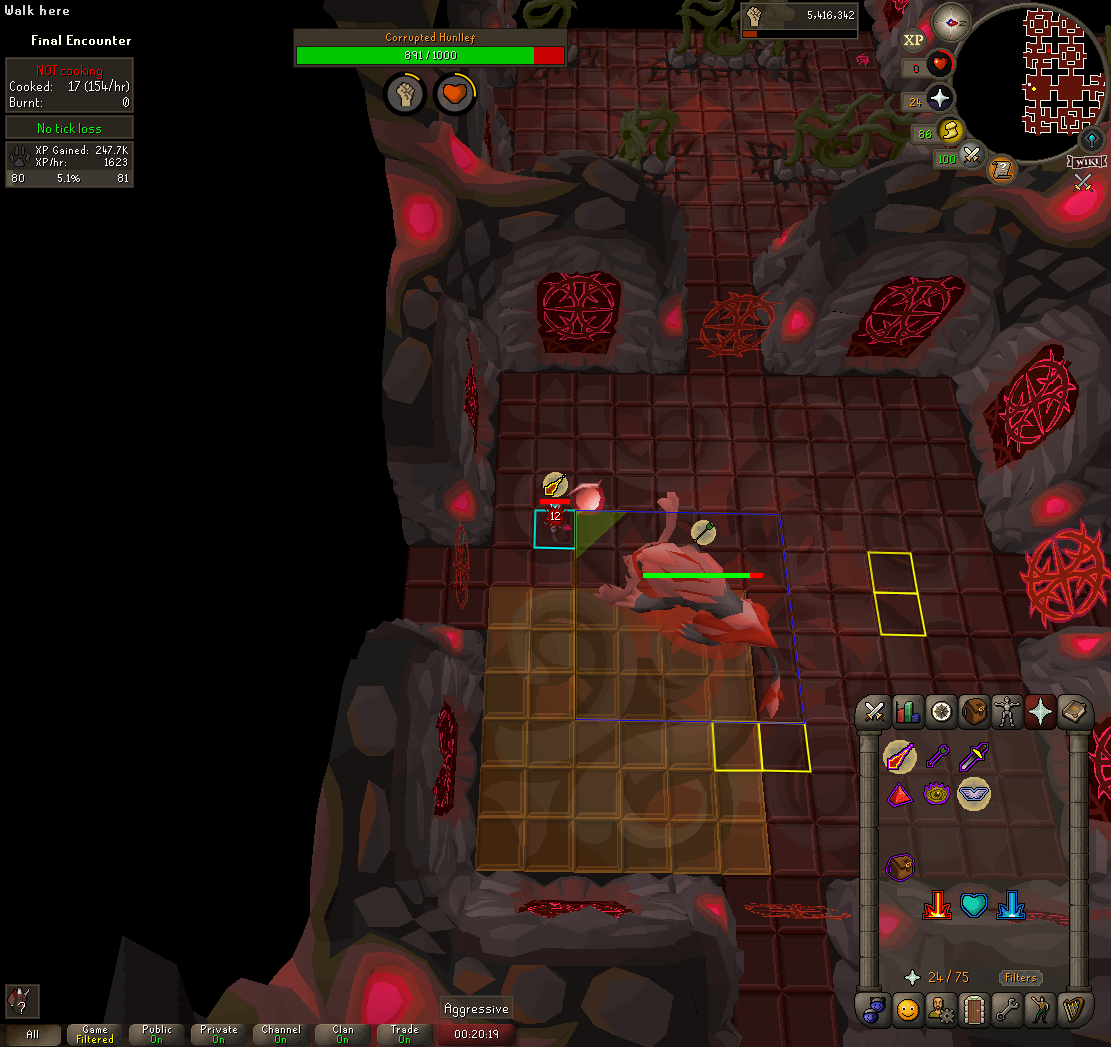Viewport: 1111px width, 1047px height.
Task: Select the Protect from Melee prayer
Action: point(973,759)
